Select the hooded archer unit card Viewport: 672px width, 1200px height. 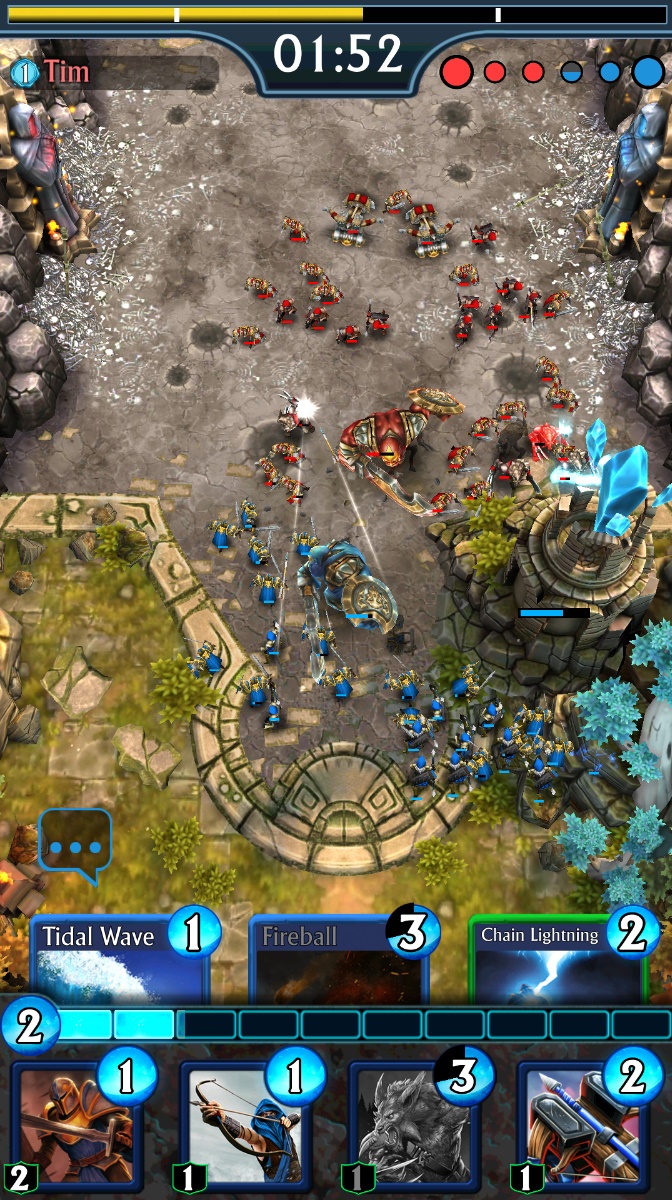click(248, 1126)
